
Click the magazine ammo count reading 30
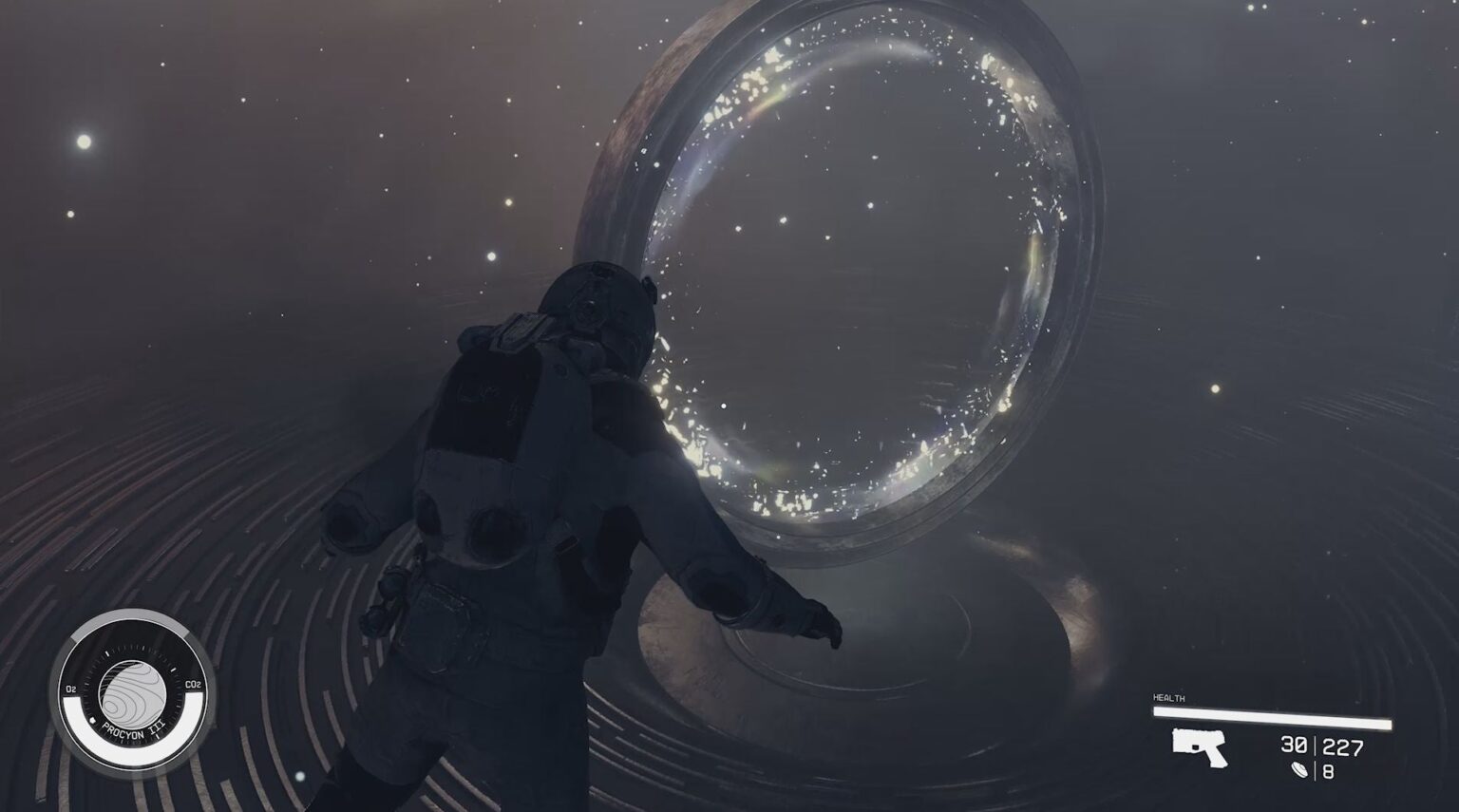pyautogui.click(x=1294, y=745)
